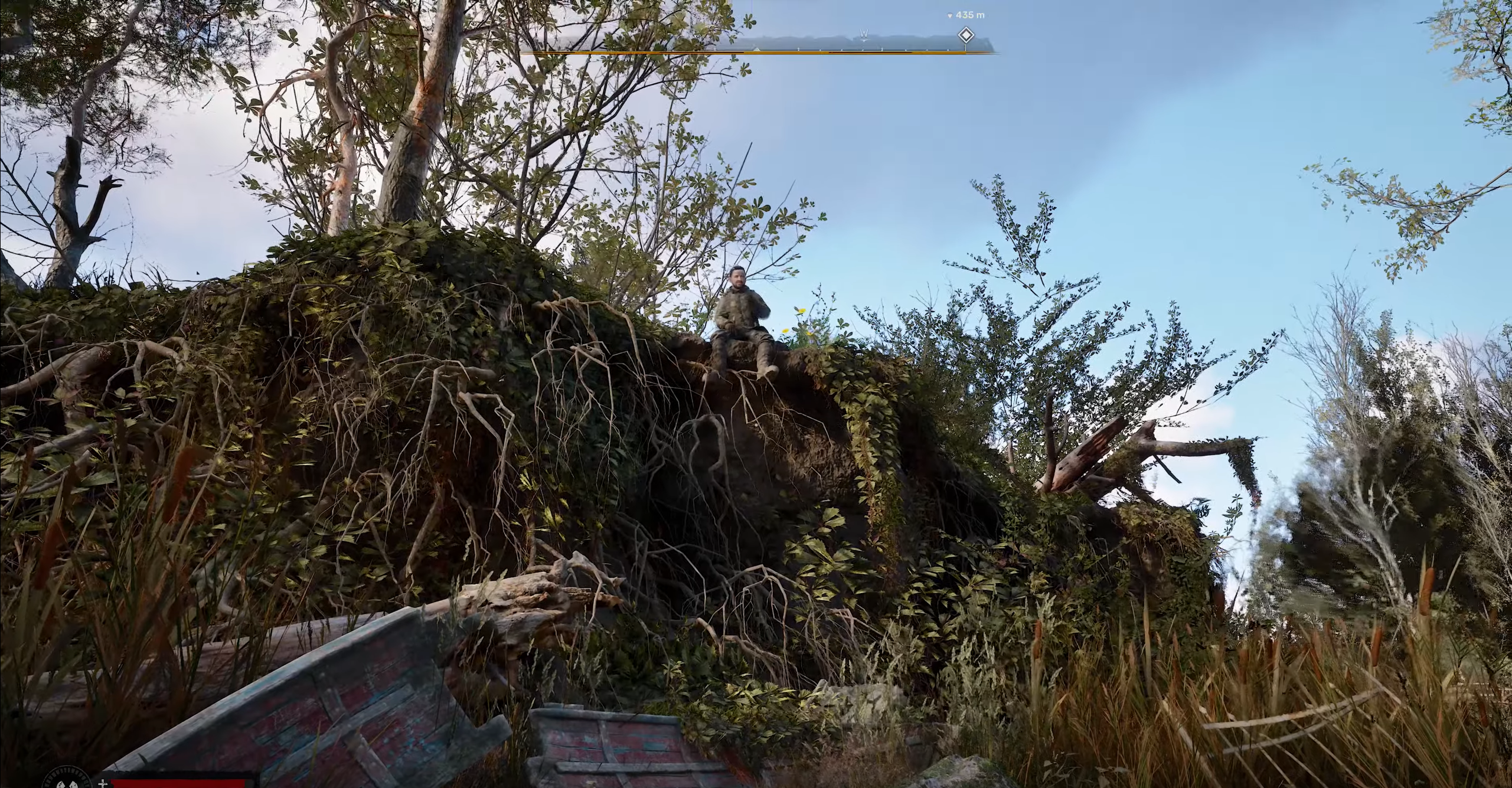The width and height of the screenshot is (1512, 788).
Task: Click the lungs stamina icon in the HUD gauge
Action: 67,785
